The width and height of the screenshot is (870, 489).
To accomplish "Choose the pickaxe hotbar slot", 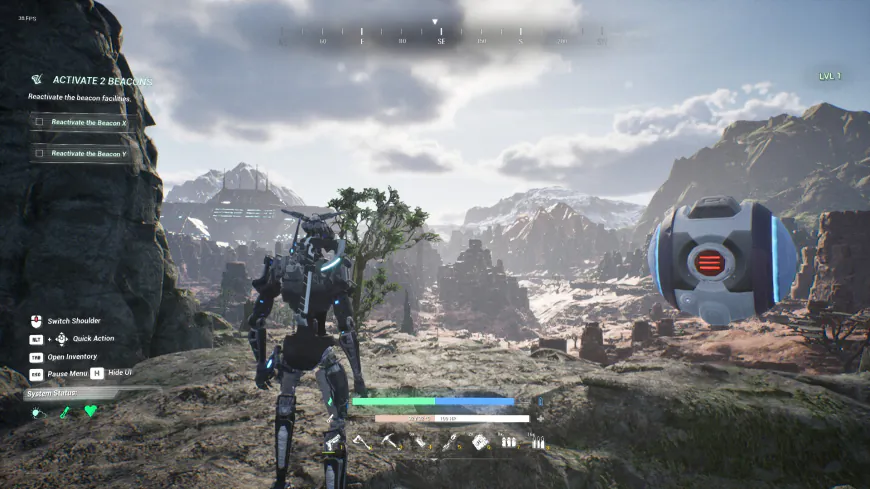I will click(x=391, y=441).
